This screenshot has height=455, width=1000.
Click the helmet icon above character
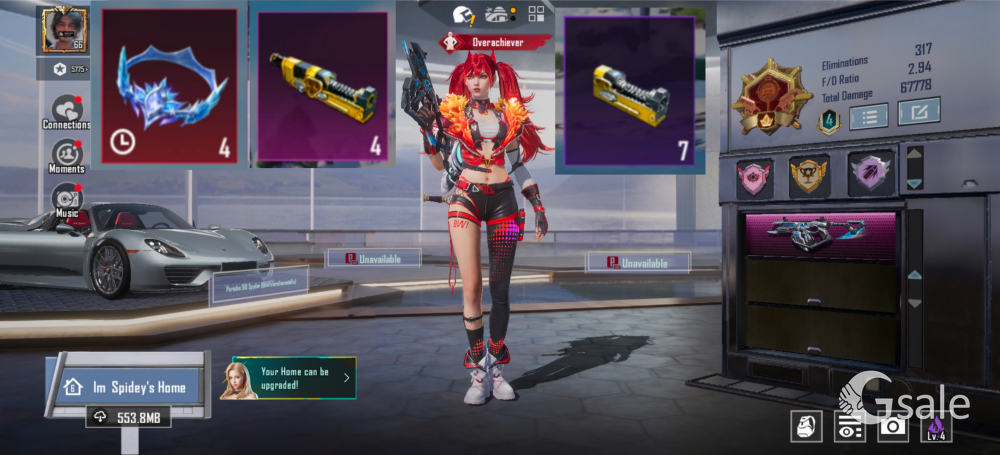(463, 14)
